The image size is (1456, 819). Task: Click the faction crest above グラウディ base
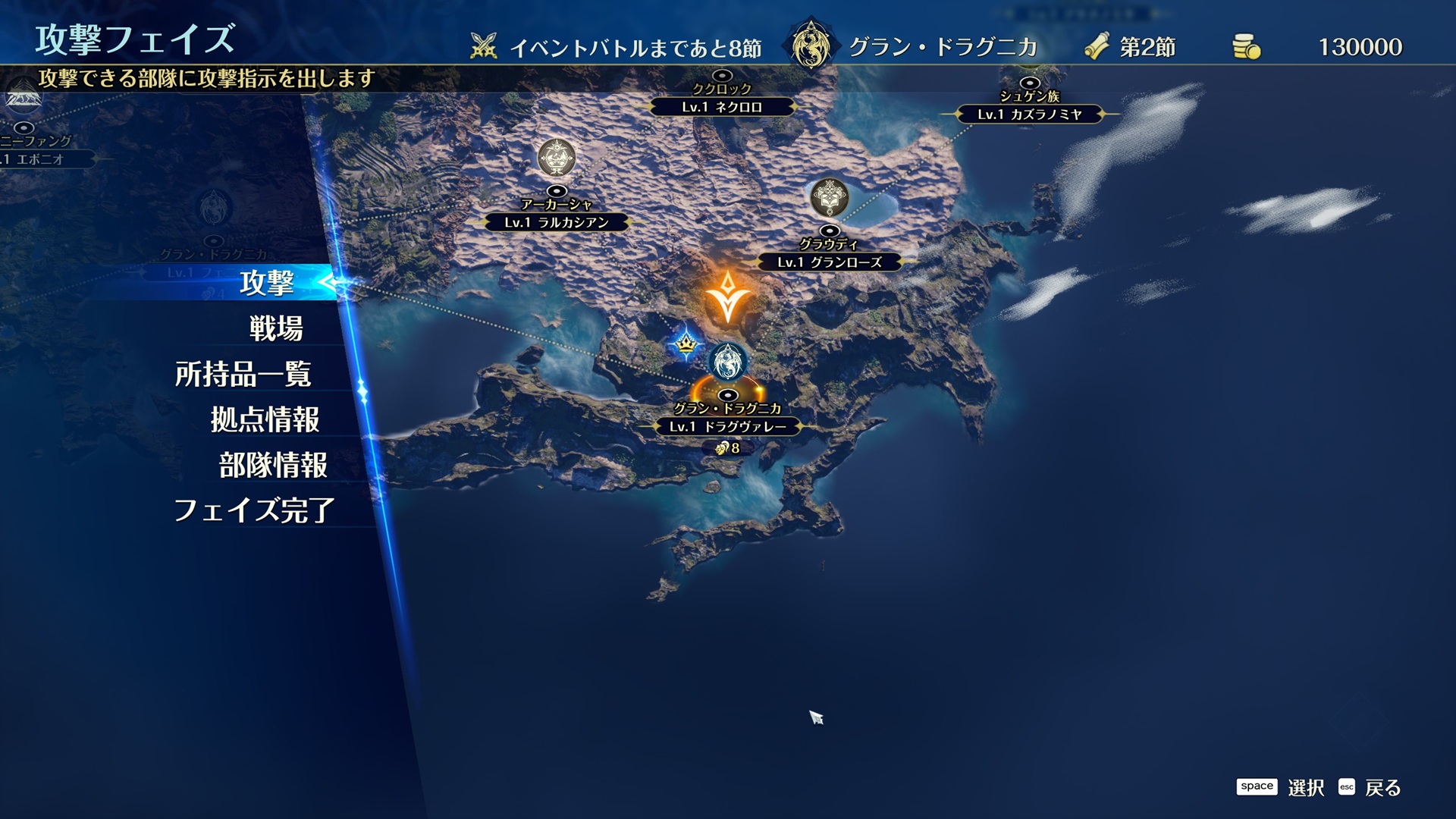tap(830, 198)
